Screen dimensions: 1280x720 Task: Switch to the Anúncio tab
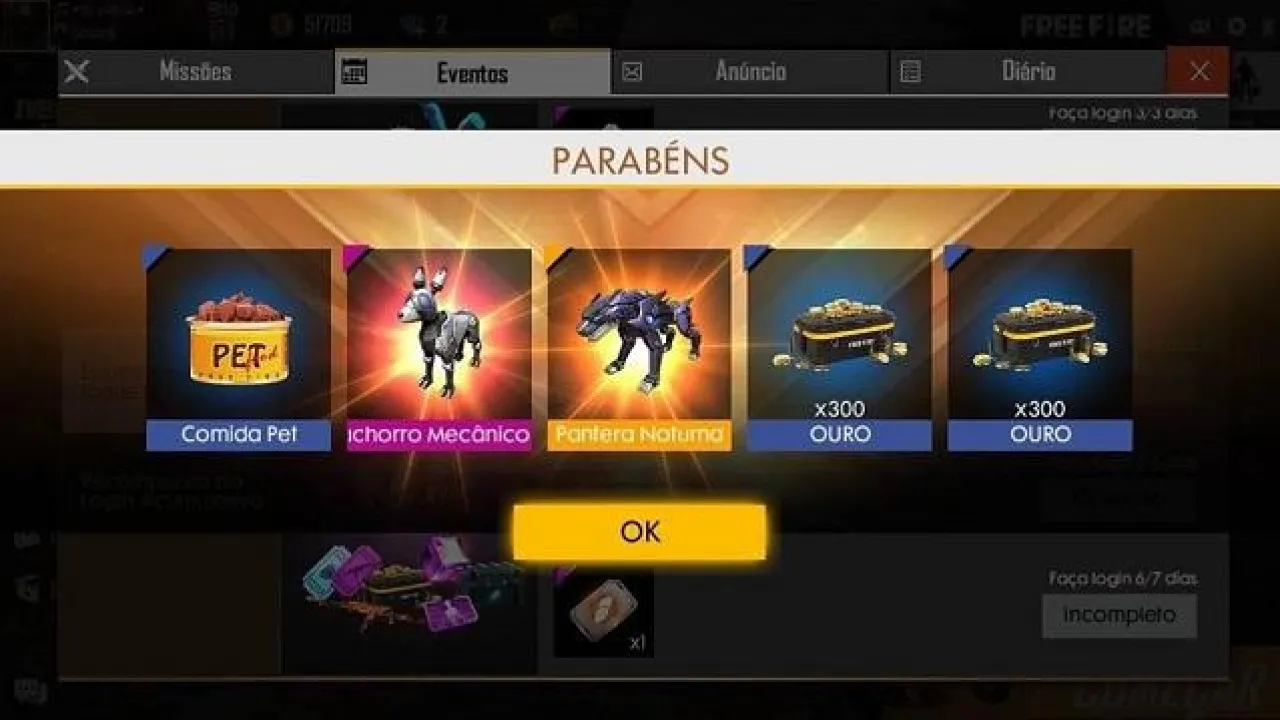pyautogui.click(x=751, y=70)
